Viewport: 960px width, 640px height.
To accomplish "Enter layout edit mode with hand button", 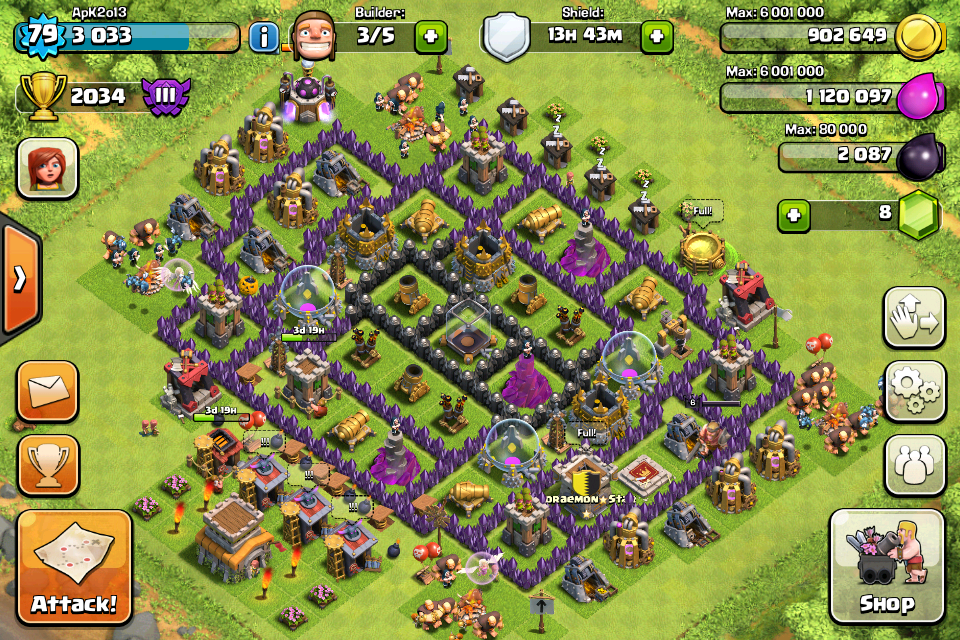I will coord(914,318).
